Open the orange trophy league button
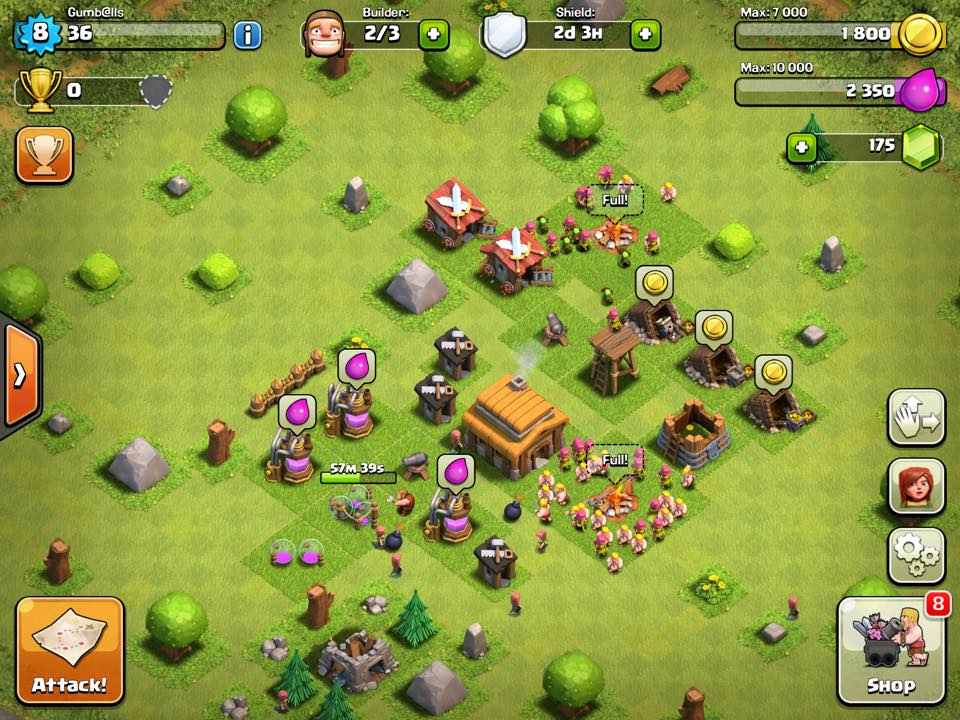 pos(44,155)
